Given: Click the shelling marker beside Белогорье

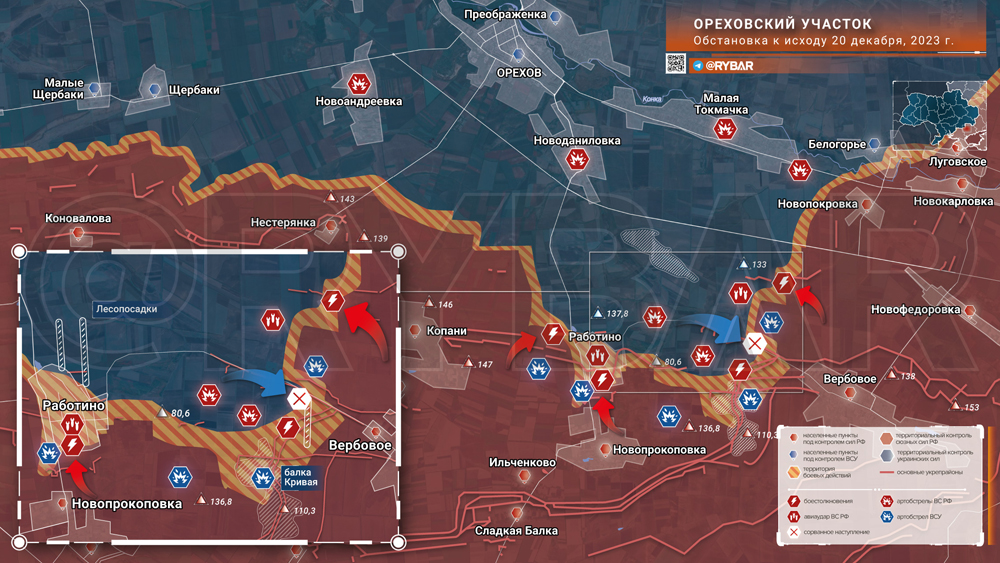Looking at the screenshot, I should [x=800, y=169].
